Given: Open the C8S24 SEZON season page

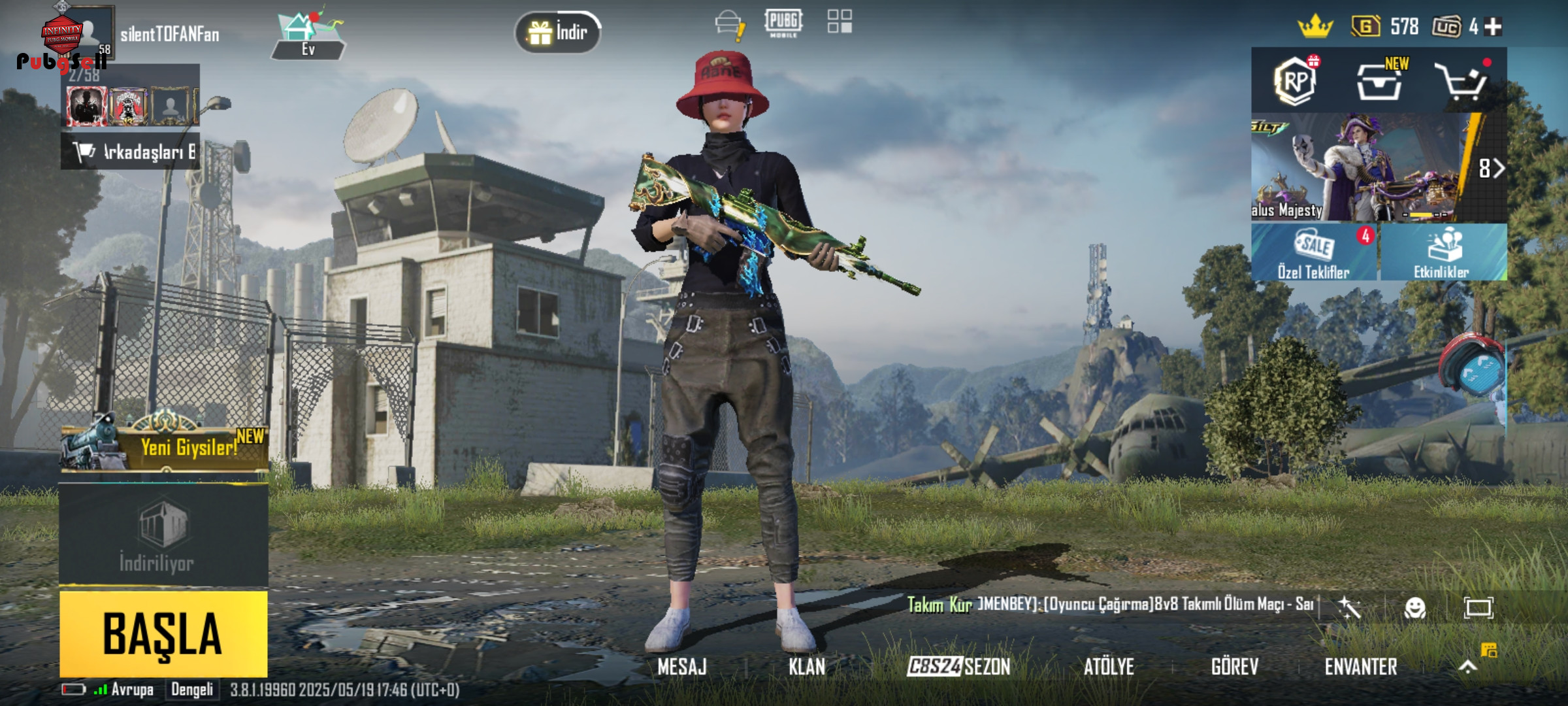Looking at the screenshot, I should coord(958,667).
